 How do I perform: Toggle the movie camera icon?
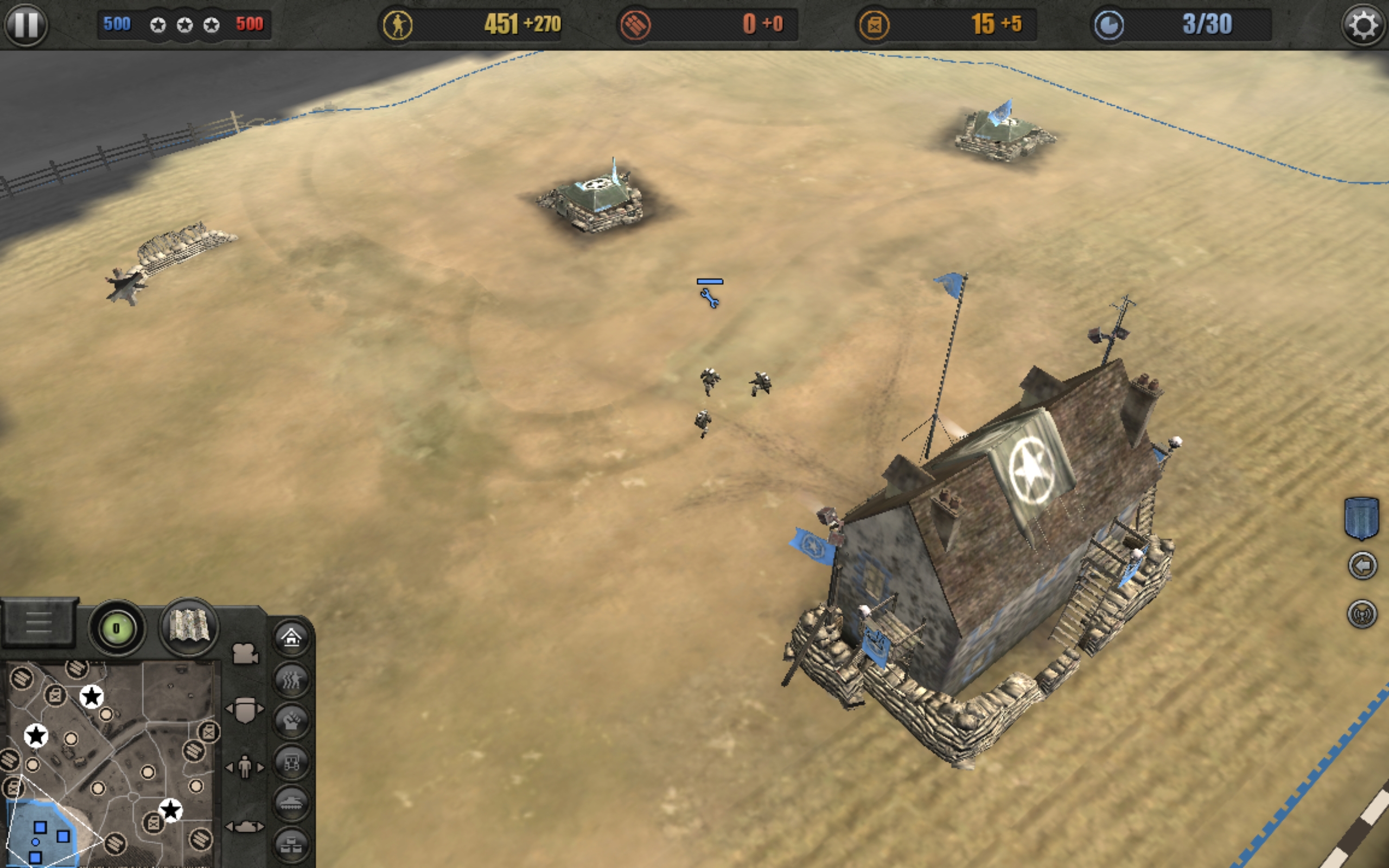(x=245, y=653)
